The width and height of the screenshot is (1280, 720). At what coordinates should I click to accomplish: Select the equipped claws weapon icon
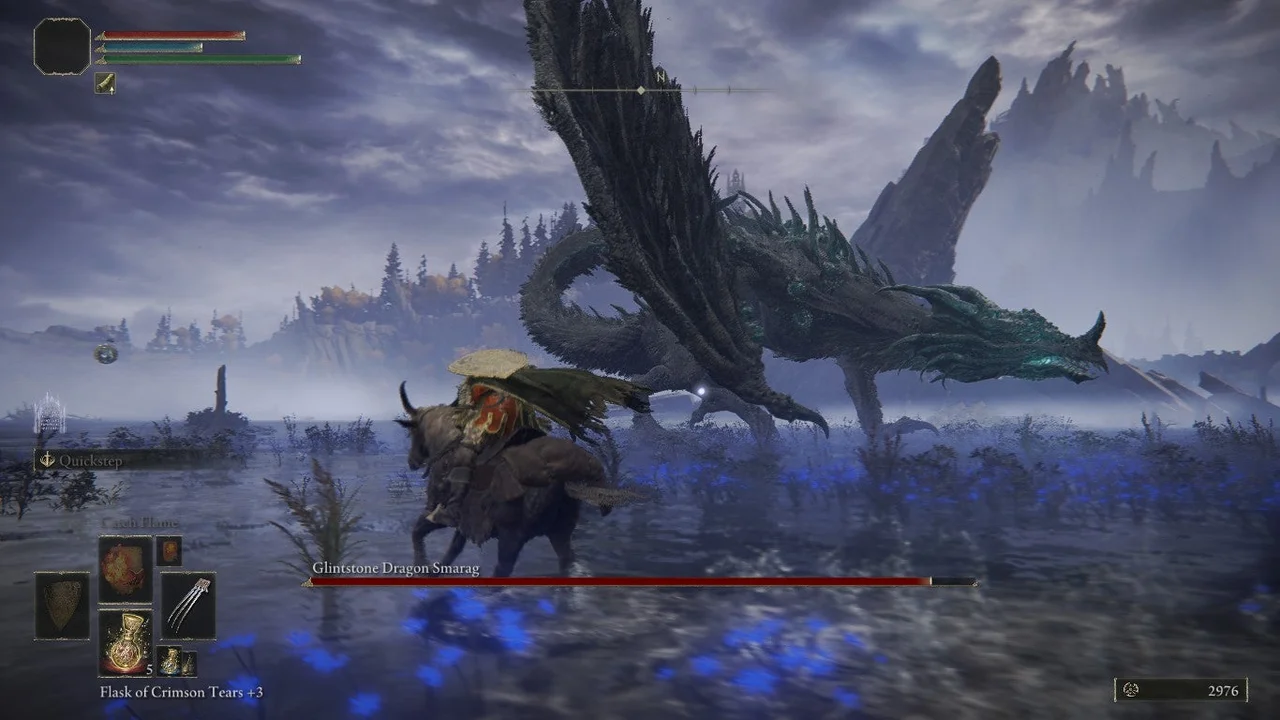(x=189, y=607)
